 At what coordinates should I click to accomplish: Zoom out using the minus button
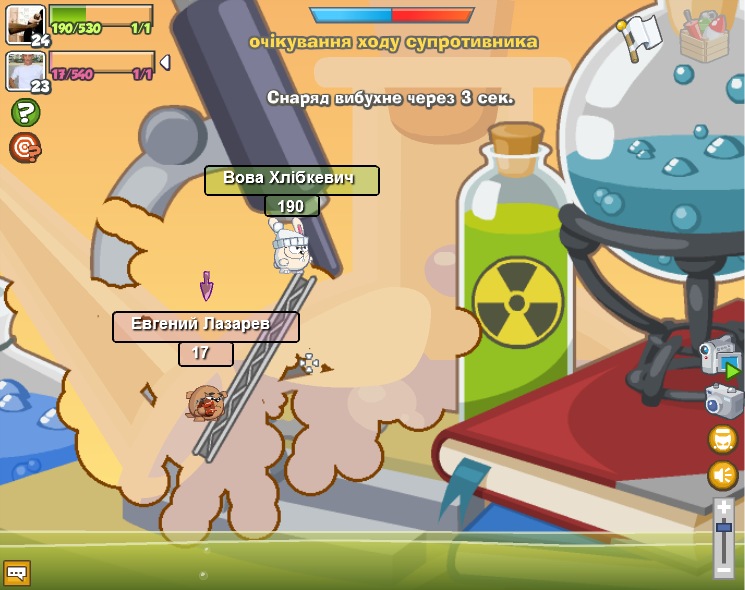coord(724,570)
